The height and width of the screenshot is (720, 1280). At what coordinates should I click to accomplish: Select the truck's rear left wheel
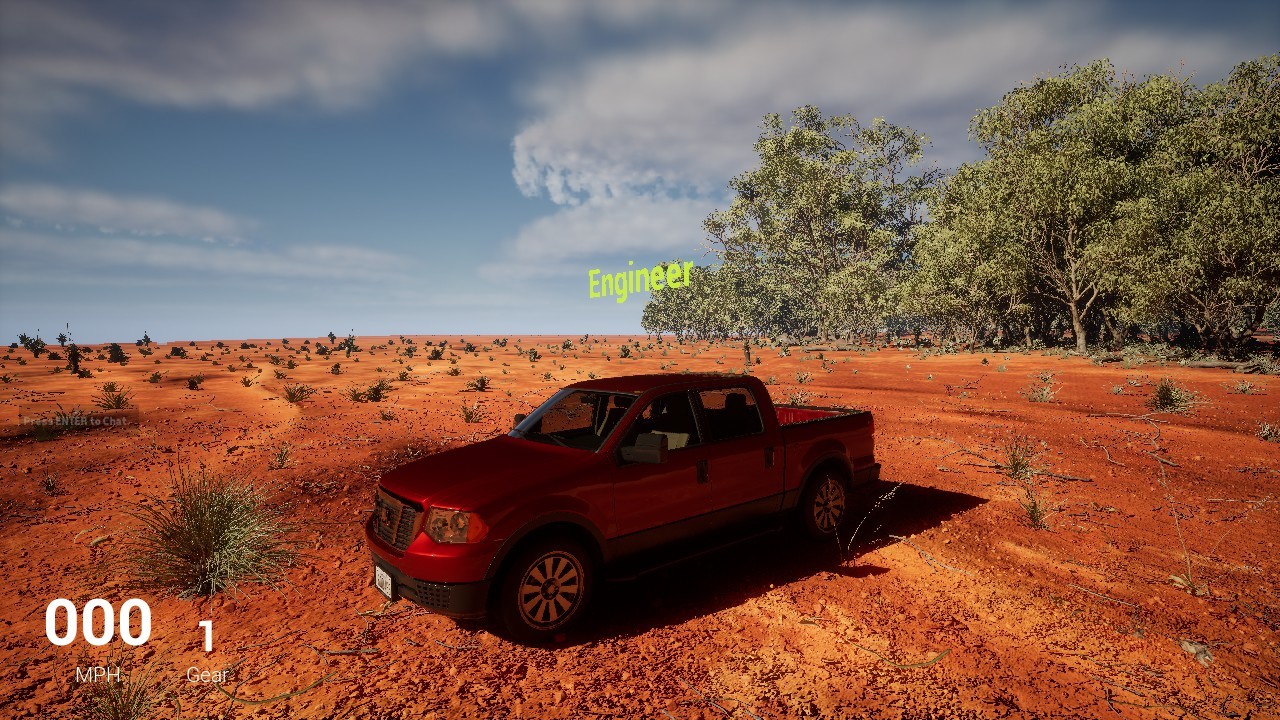(828, 508)
